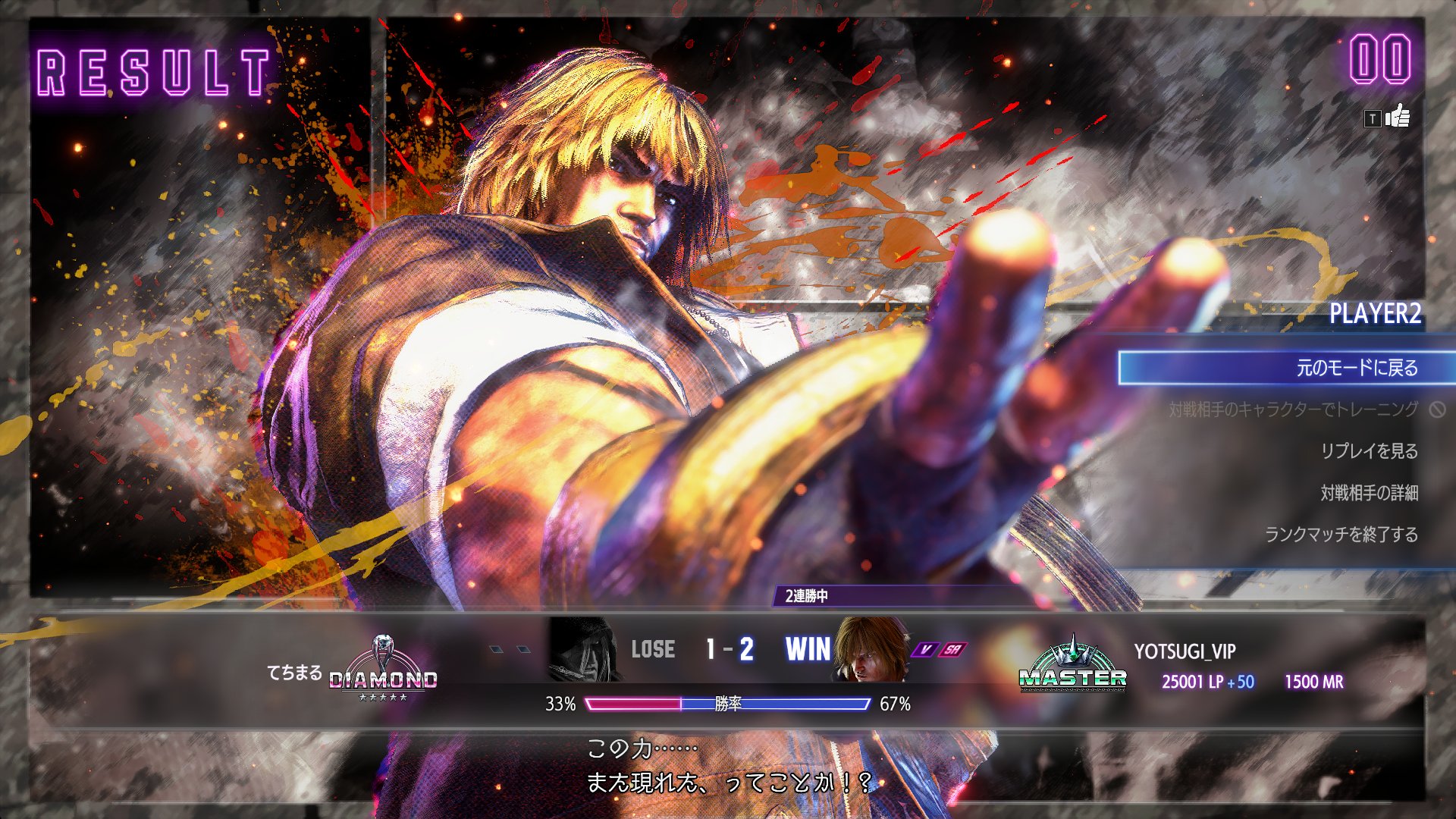This screenshot has width=1456, height=819.
Task: Select 元のモードに戻る menu option
Action: tap(1356, 368)
